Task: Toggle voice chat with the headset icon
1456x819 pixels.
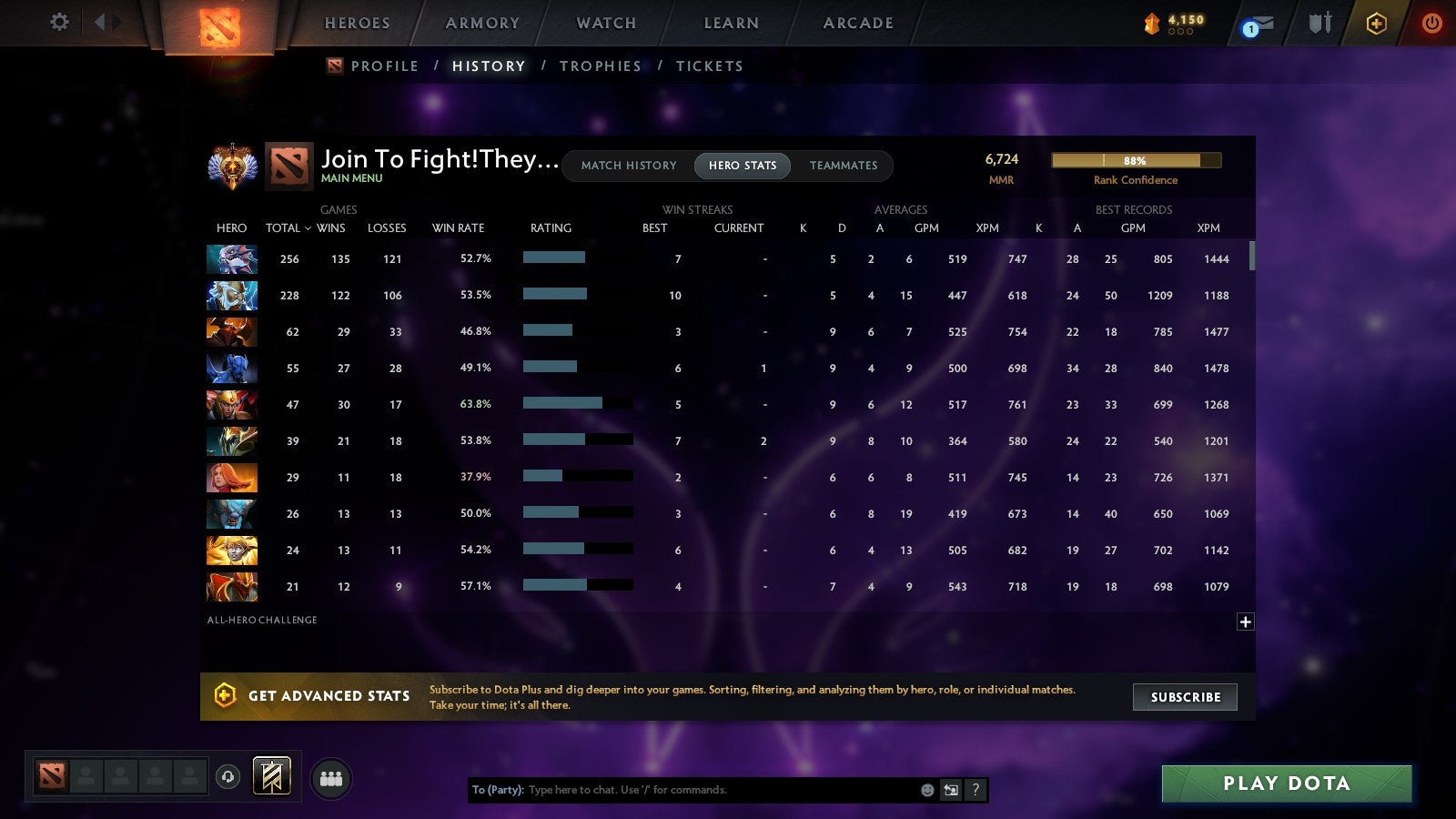Action: (227, 778)
